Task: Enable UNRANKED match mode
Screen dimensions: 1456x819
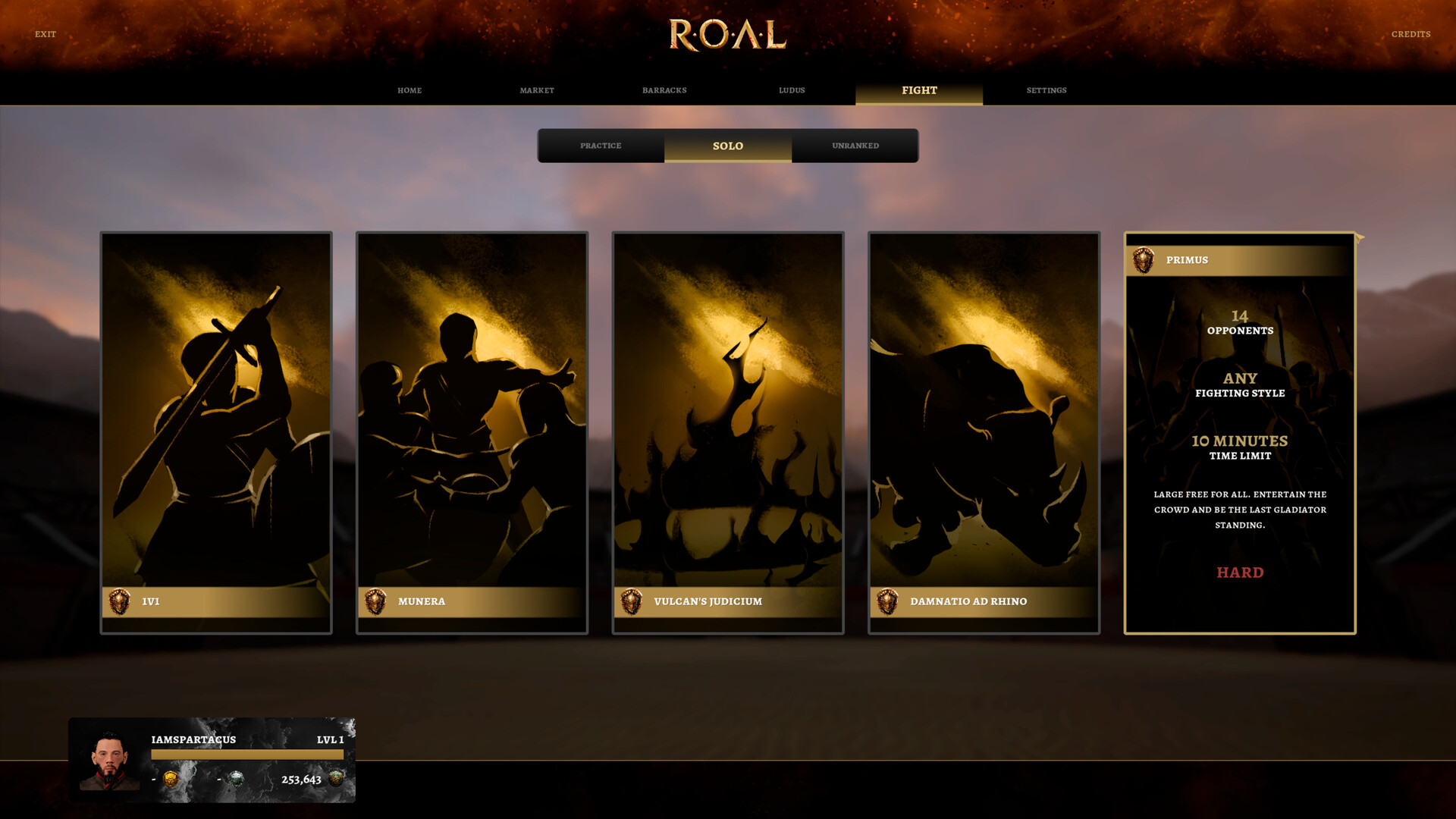Action: (855, 146)
